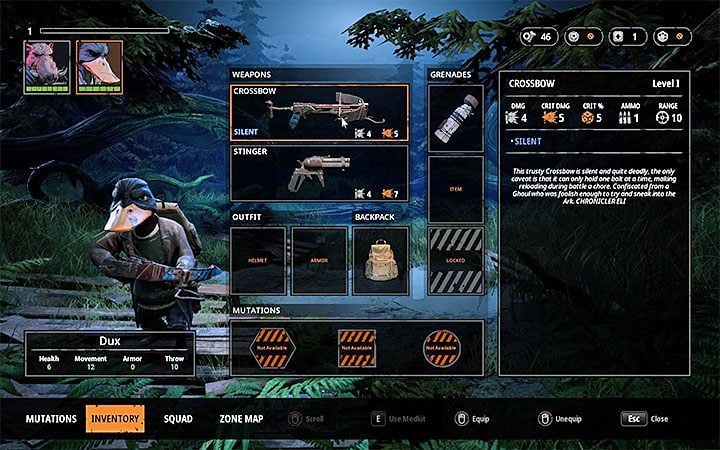Select the Stinger weapon slot

click(320, 173)
